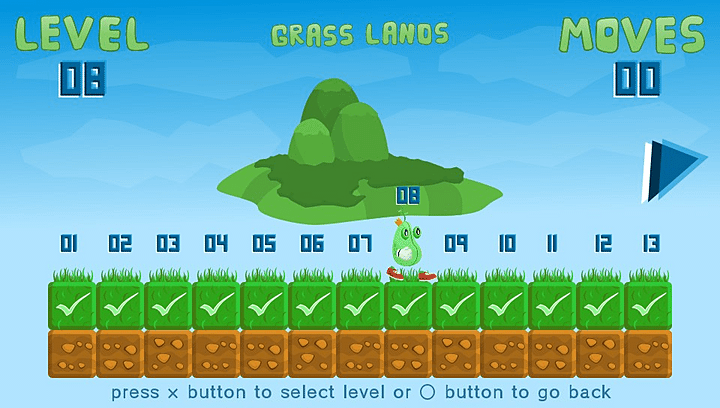Pick level 03 grass block
This screenshot has height=408, width=720.
tap(168, 305)
